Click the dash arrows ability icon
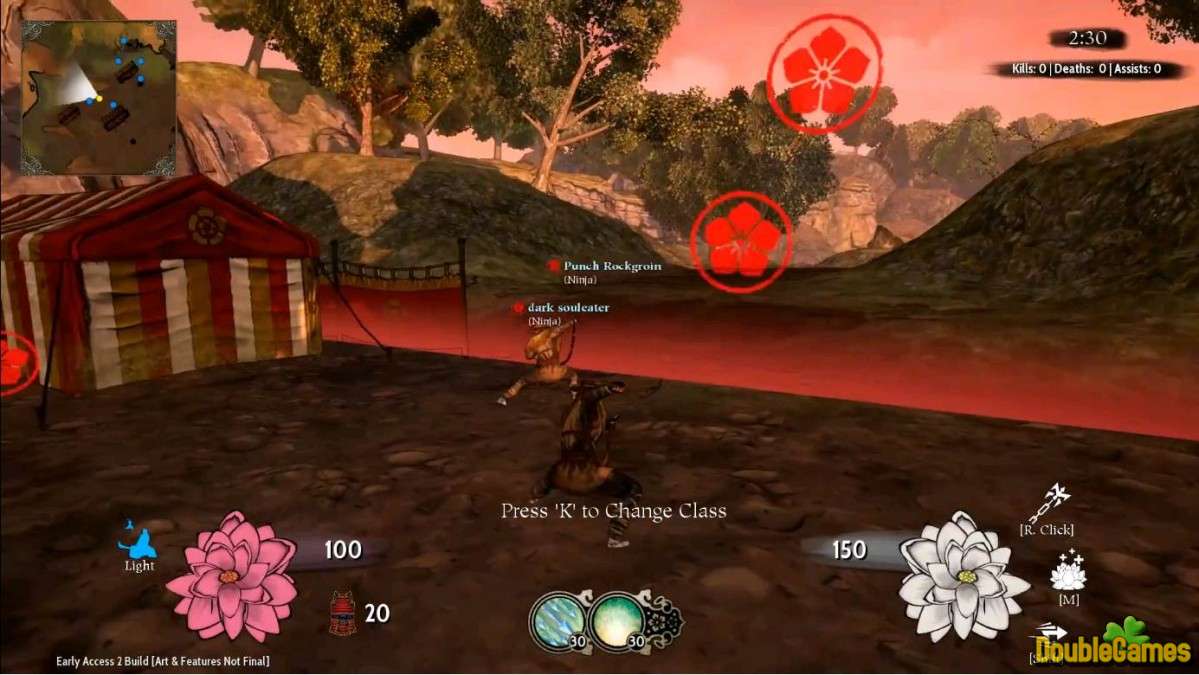 (x=1050, y=632)
